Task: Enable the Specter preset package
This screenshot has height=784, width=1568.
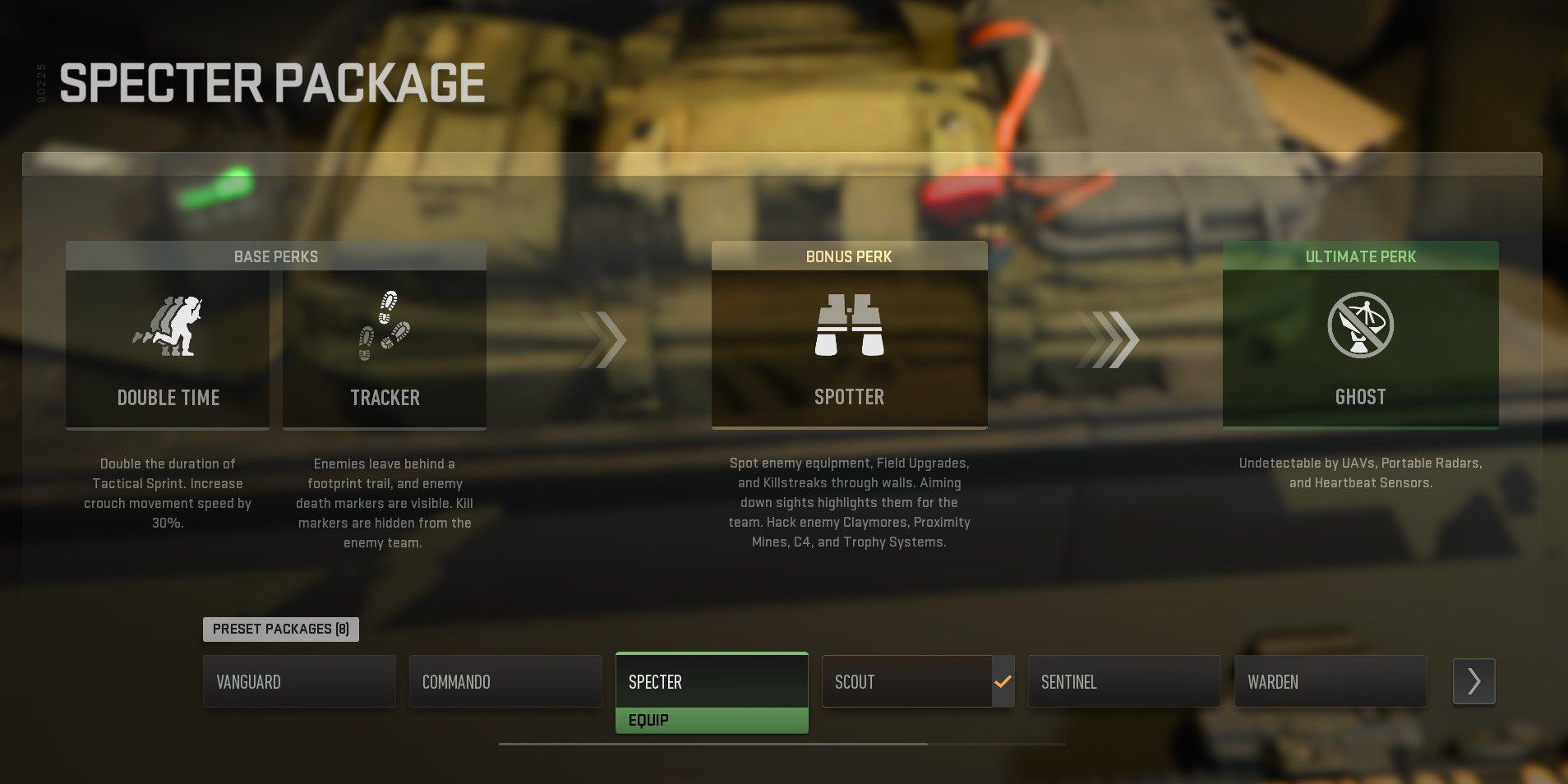Action: coord(711,681)
